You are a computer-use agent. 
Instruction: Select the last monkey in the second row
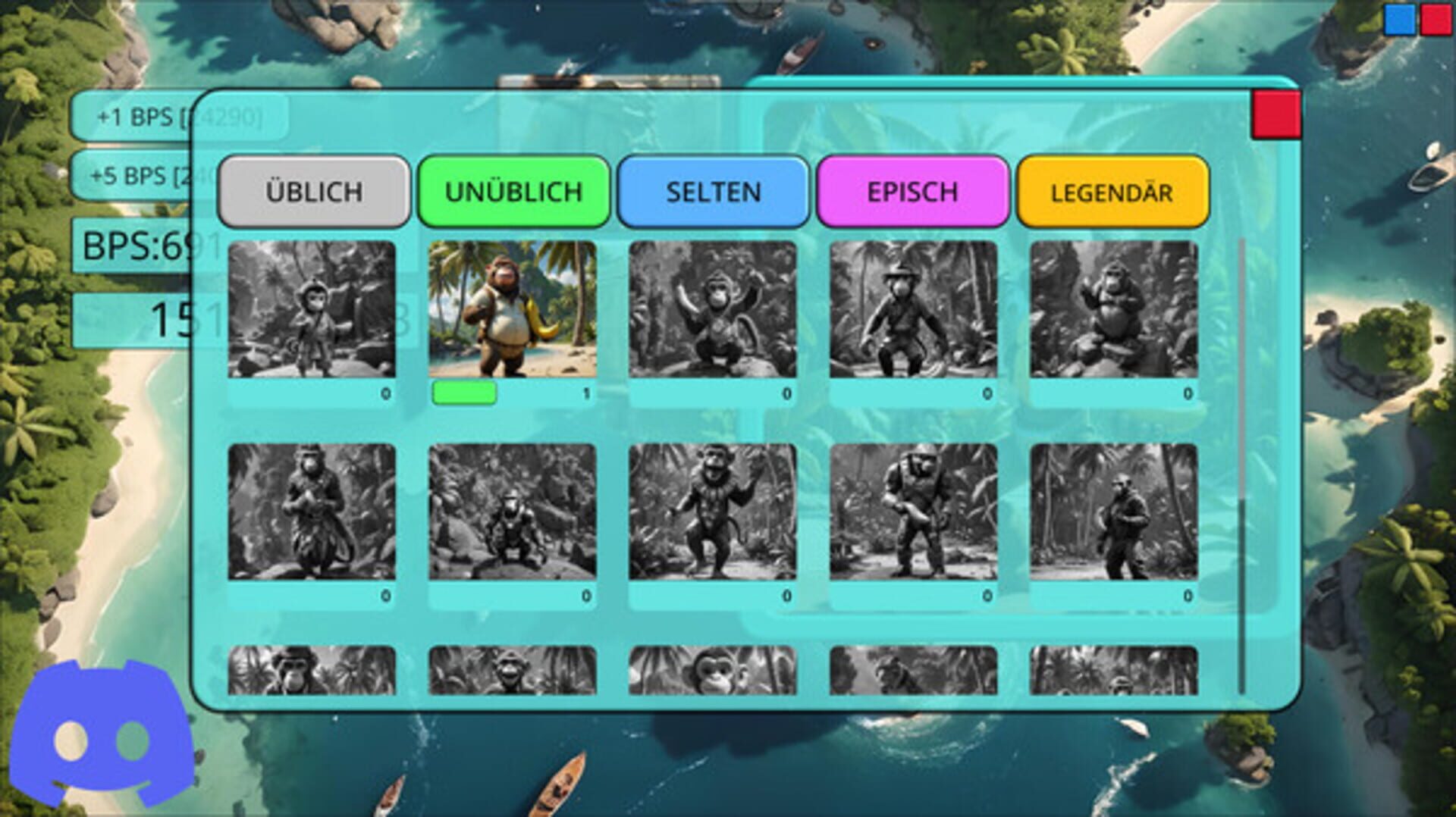[x=1112, y=512]
